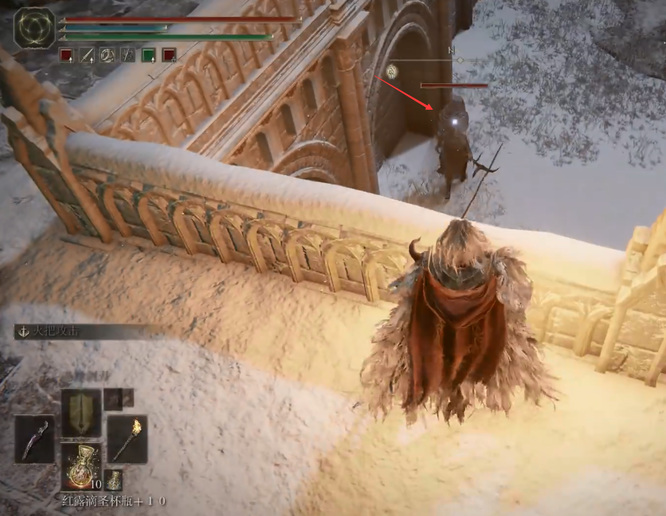Image resolution: width=666 pixels, height=516 pixels.
Task: Select the torch right-hand weapon slot
Action: coord(128,438)
